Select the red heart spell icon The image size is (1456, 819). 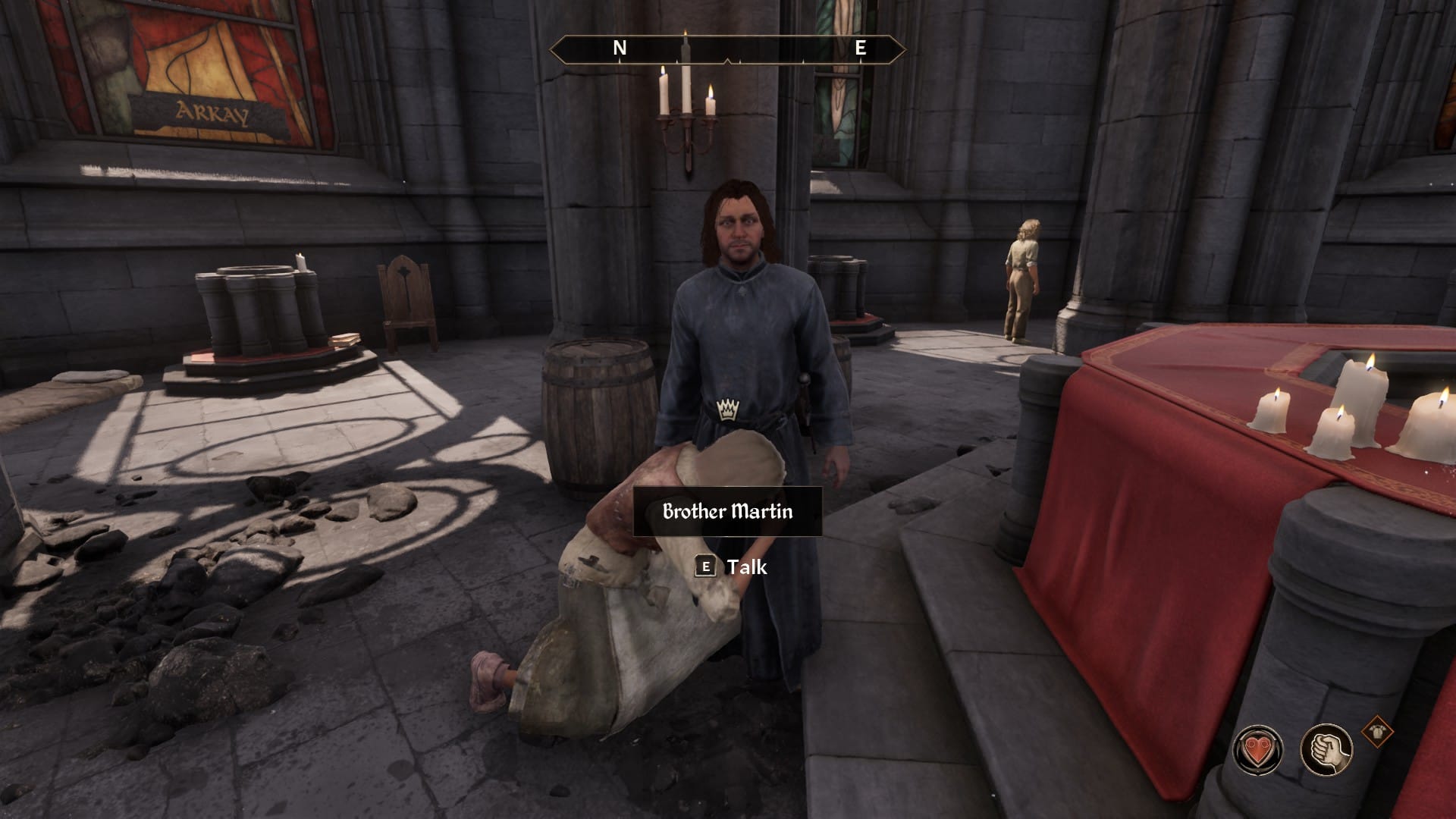tap(1258, 750)
